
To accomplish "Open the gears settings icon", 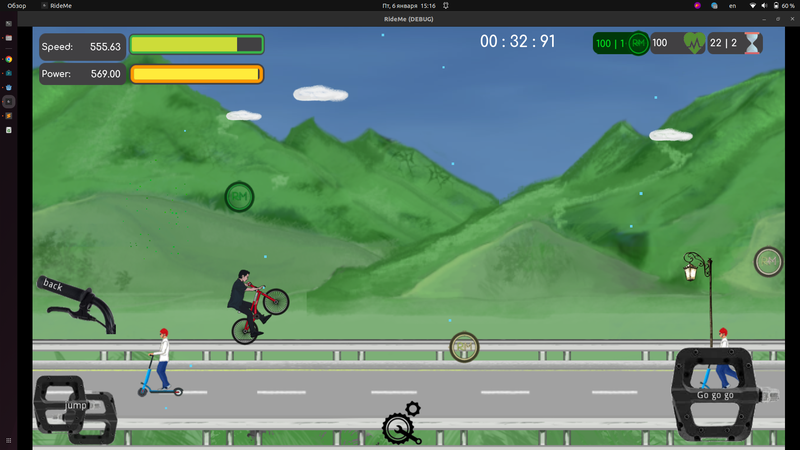I will [402, 424].
